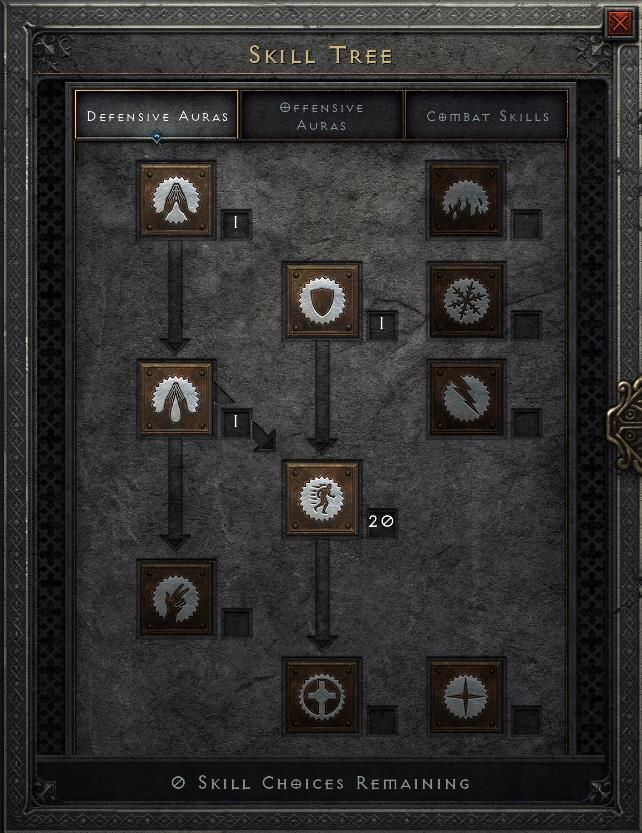Select the Defiance shield skill icon
The image size is (642, 833).
(x=322, y=300)
